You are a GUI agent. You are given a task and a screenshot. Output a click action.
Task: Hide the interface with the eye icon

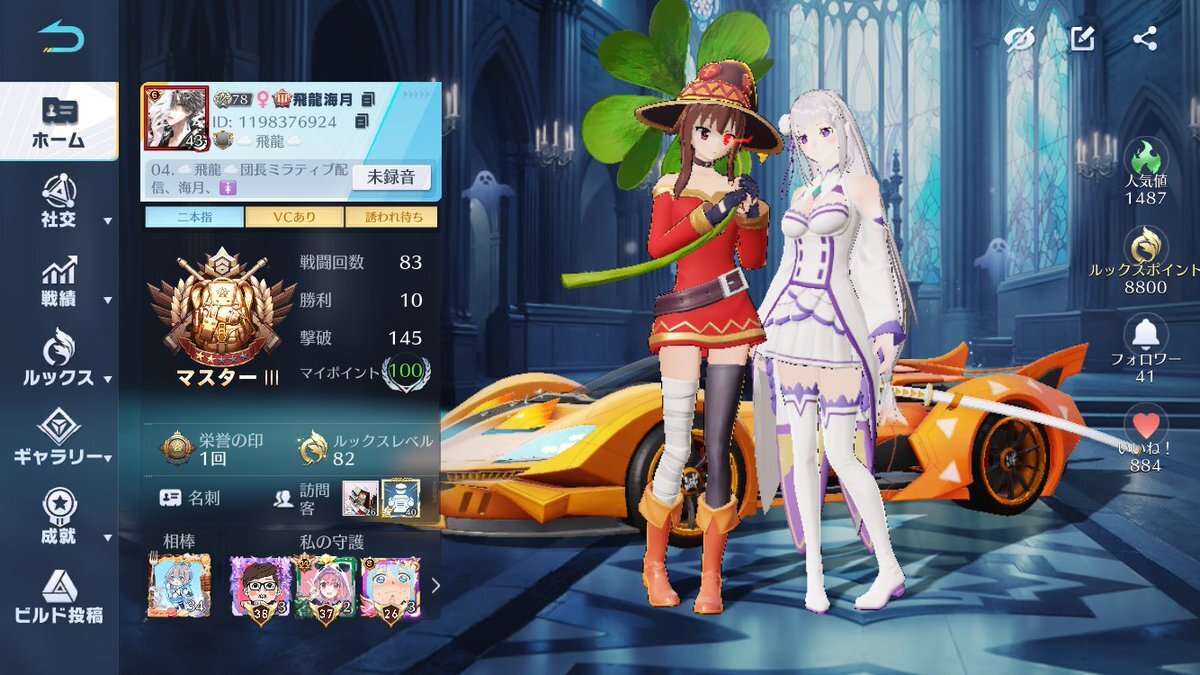tap(1019, 39)
